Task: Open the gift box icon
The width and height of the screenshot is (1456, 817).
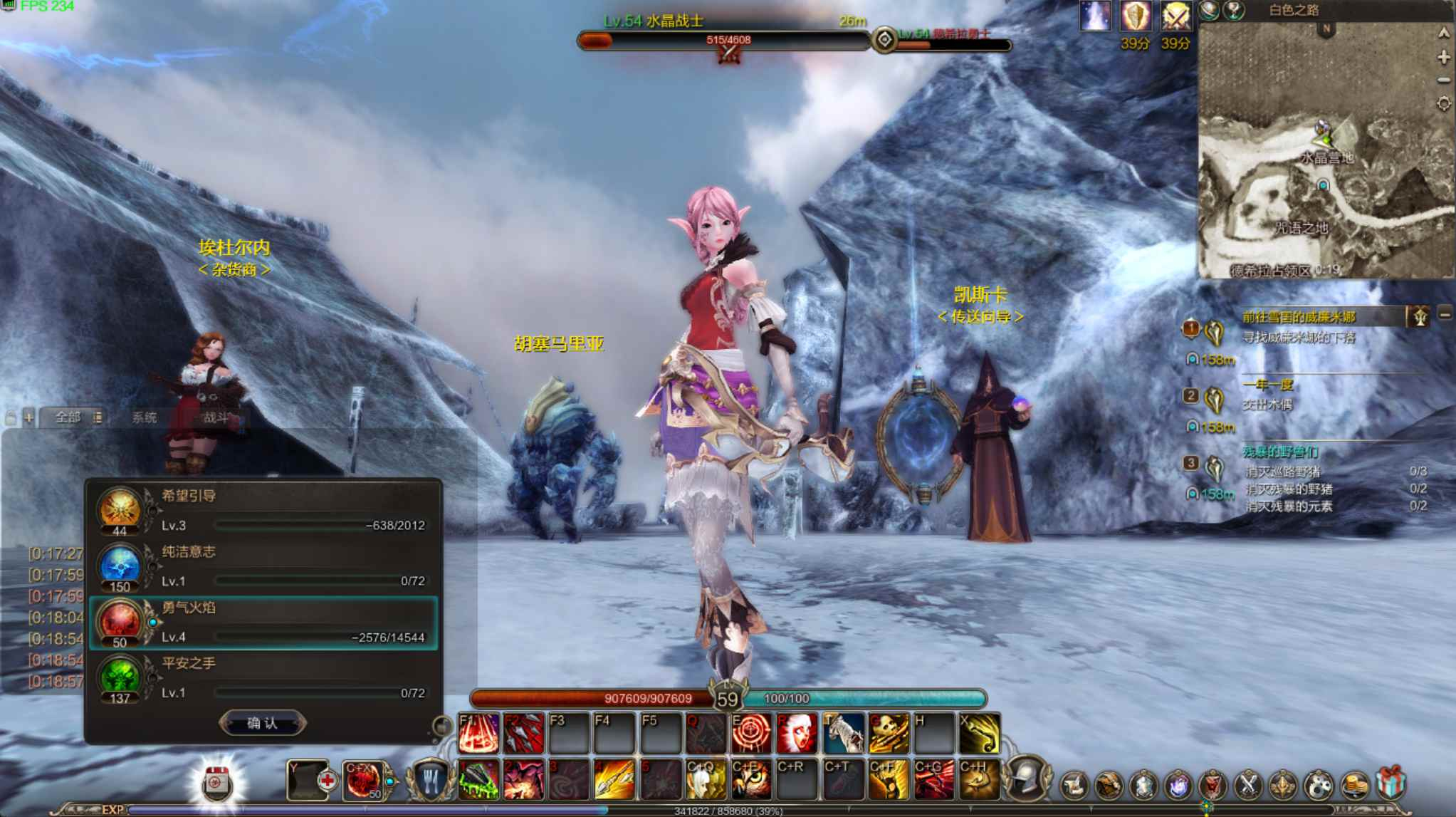Action: click(x=1389, y=784)
